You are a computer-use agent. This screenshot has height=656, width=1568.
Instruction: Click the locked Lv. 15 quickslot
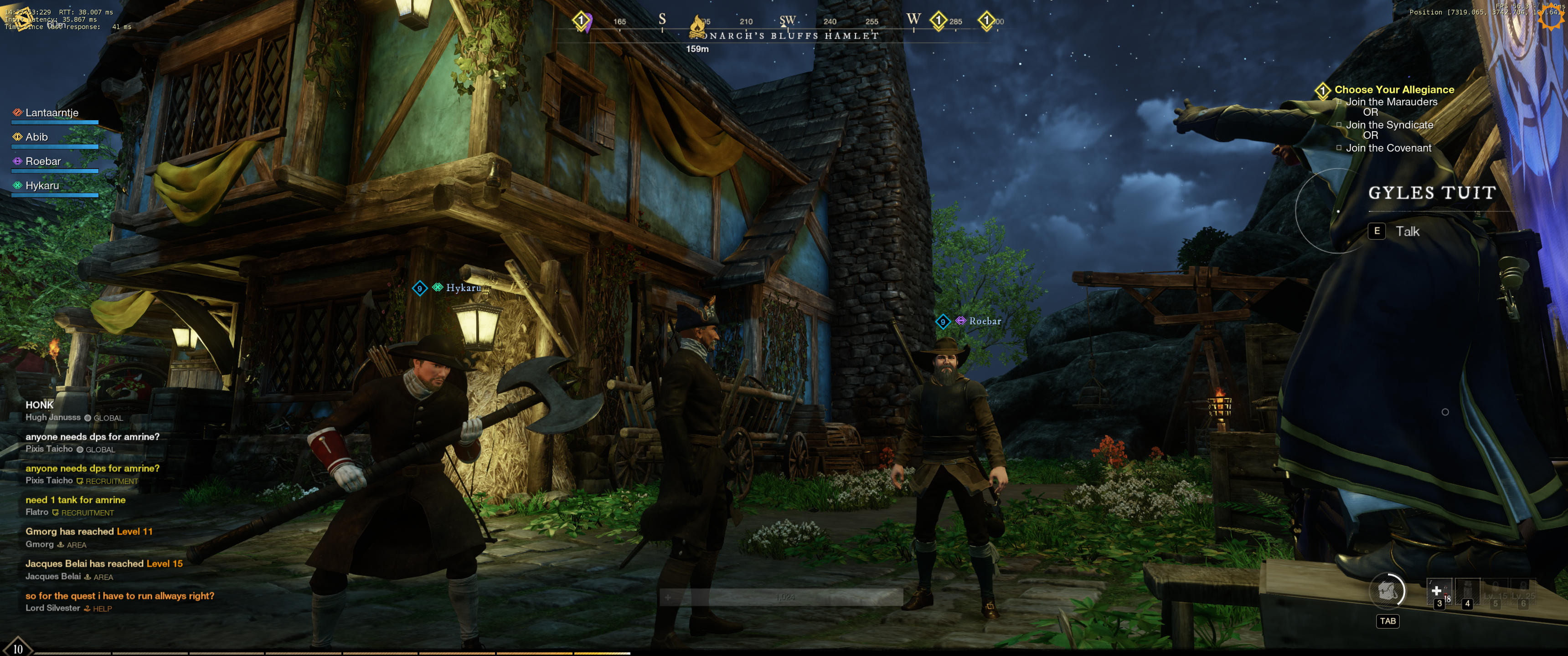[1495, 592]
